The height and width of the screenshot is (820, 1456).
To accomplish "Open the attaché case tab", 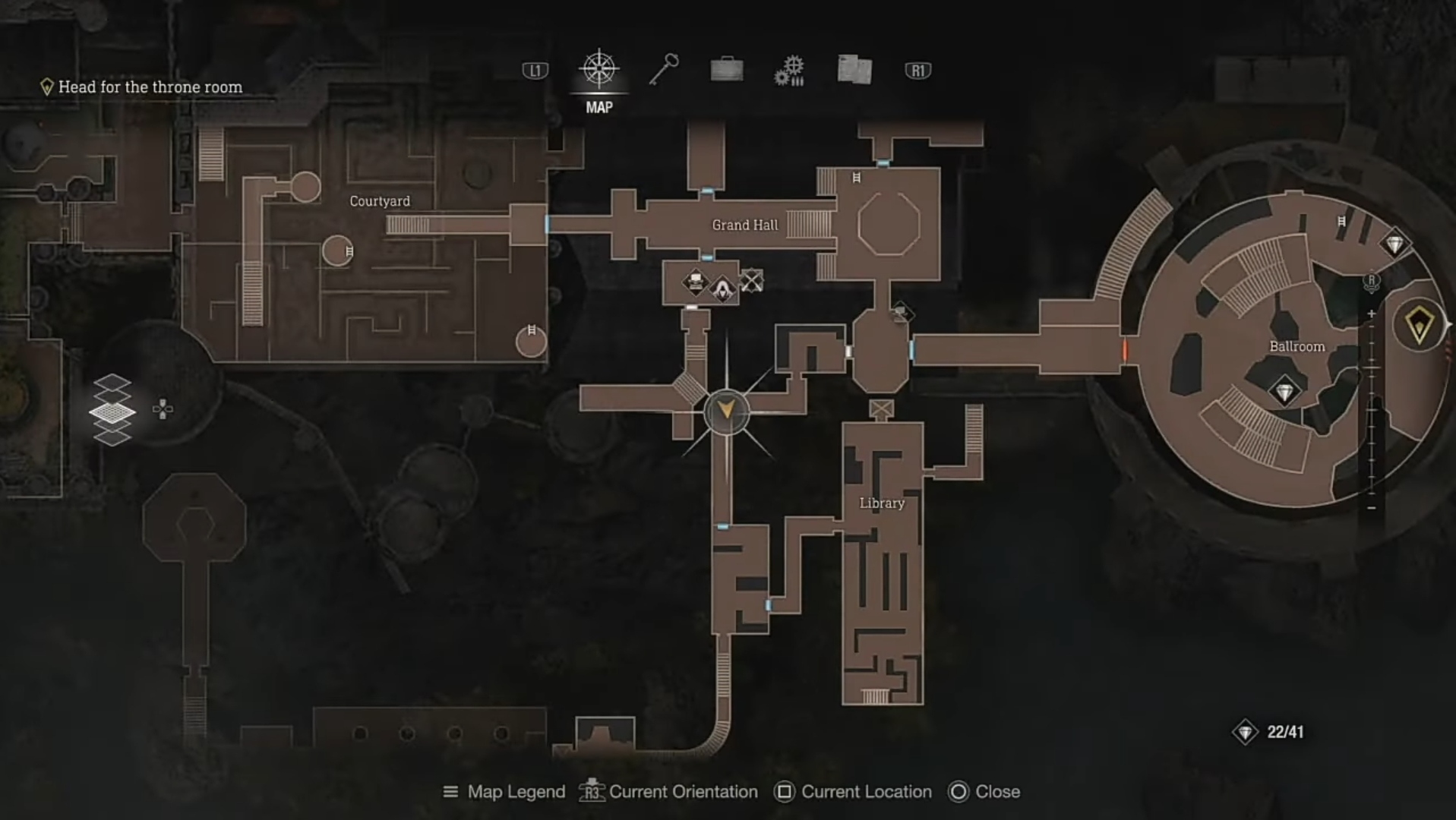I will (x=726, y=70).
